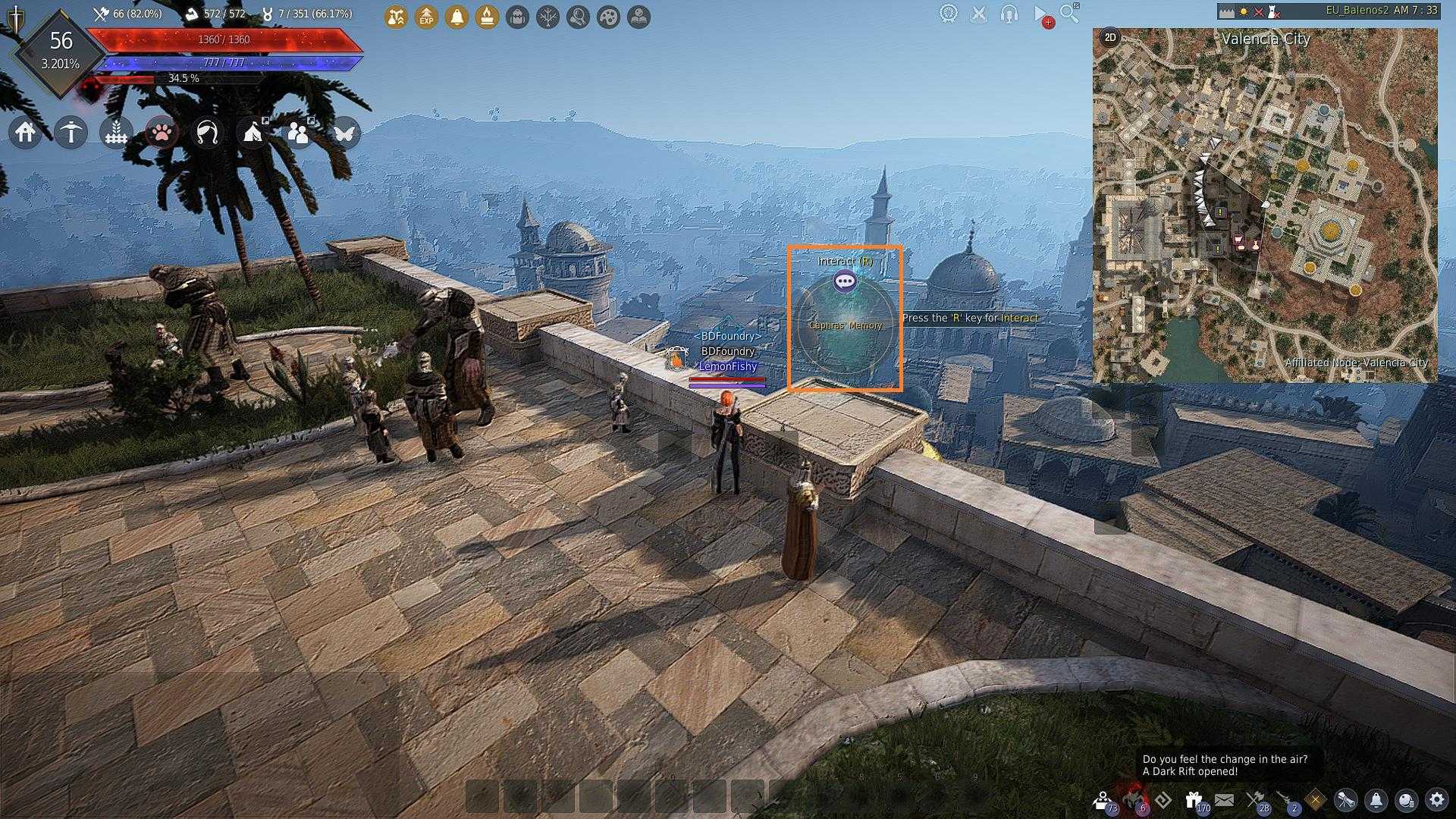Click the pickaxe worker icon

(71, 133)
